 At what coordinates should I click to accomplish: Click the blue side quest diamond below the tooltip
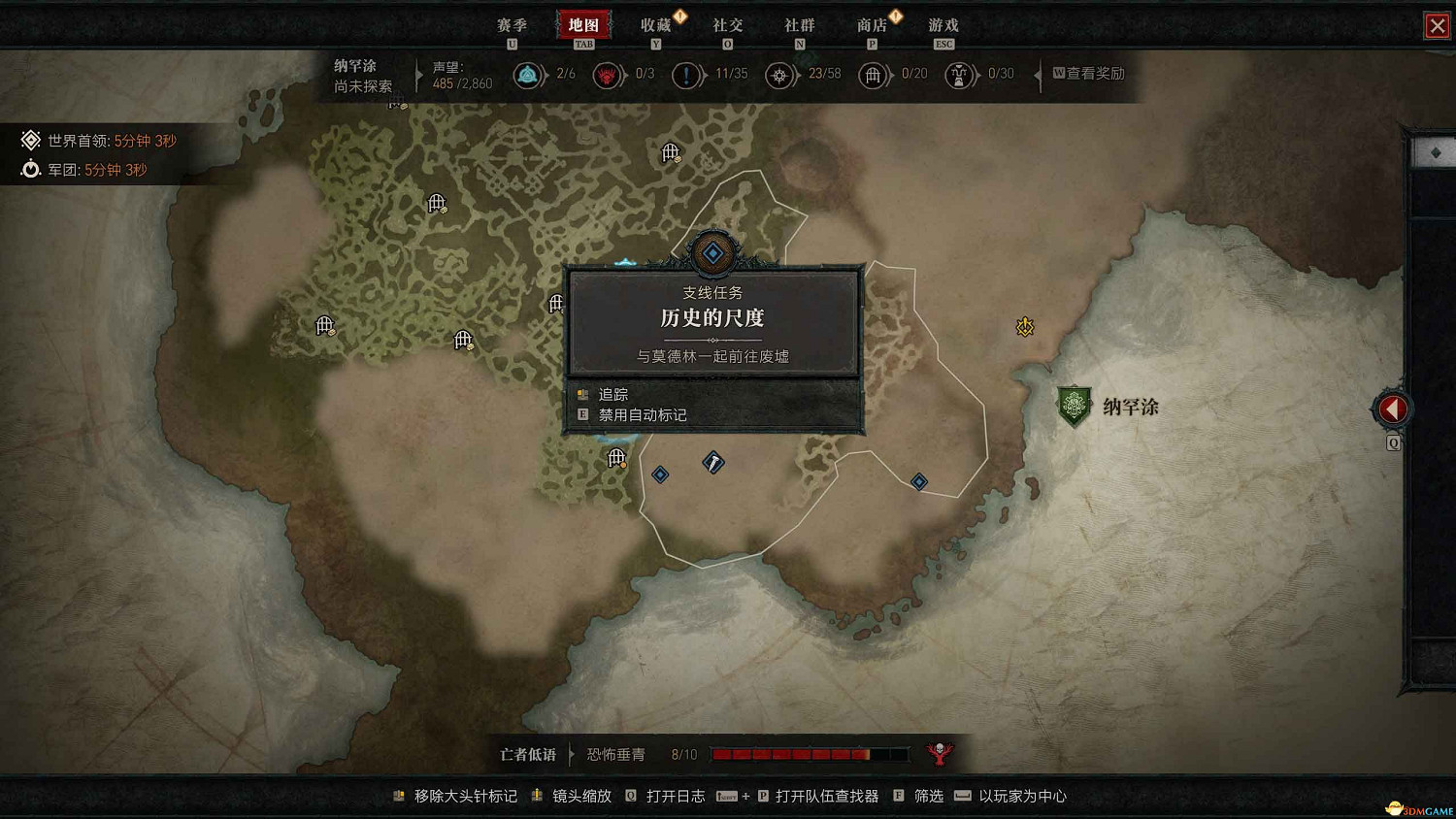660,475
